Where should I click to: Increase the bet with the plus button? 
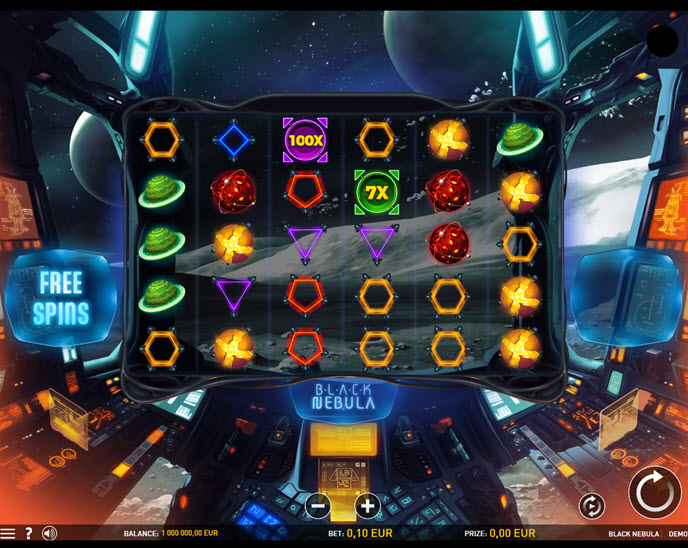pos(367,506)
